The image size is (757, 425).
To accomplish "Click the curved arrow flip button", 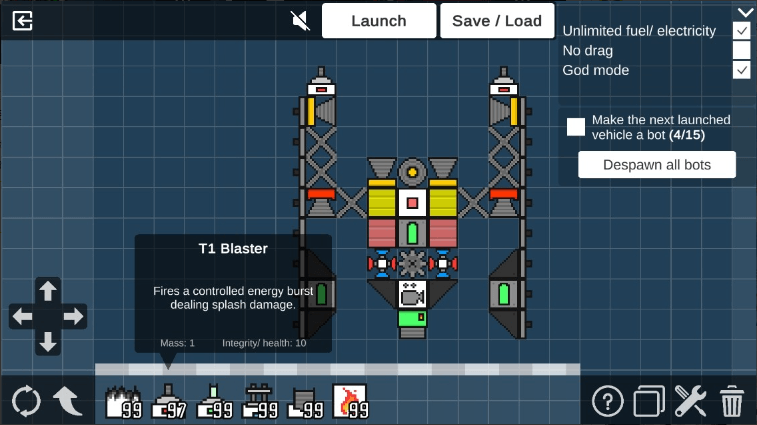I will pos(67,401).
